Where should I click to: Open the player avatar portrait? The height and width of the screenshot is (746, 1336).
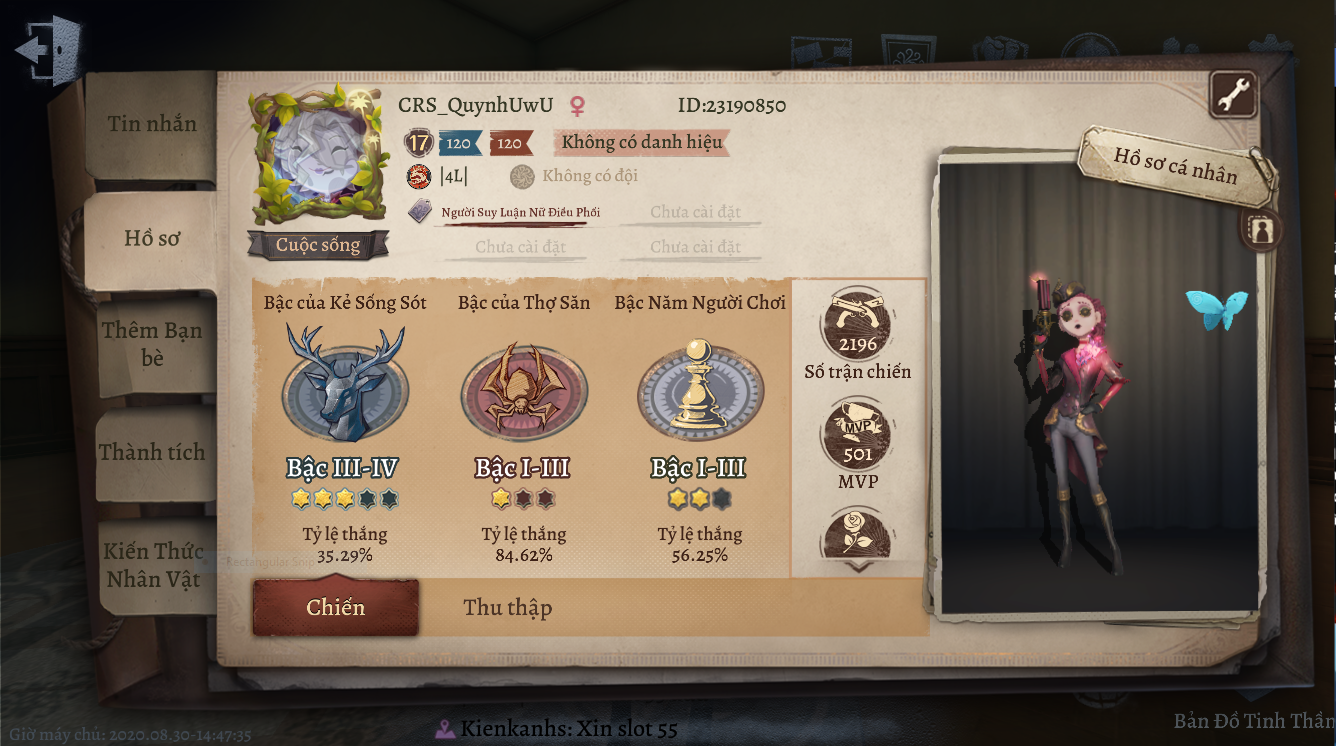(x=318, y=160)
